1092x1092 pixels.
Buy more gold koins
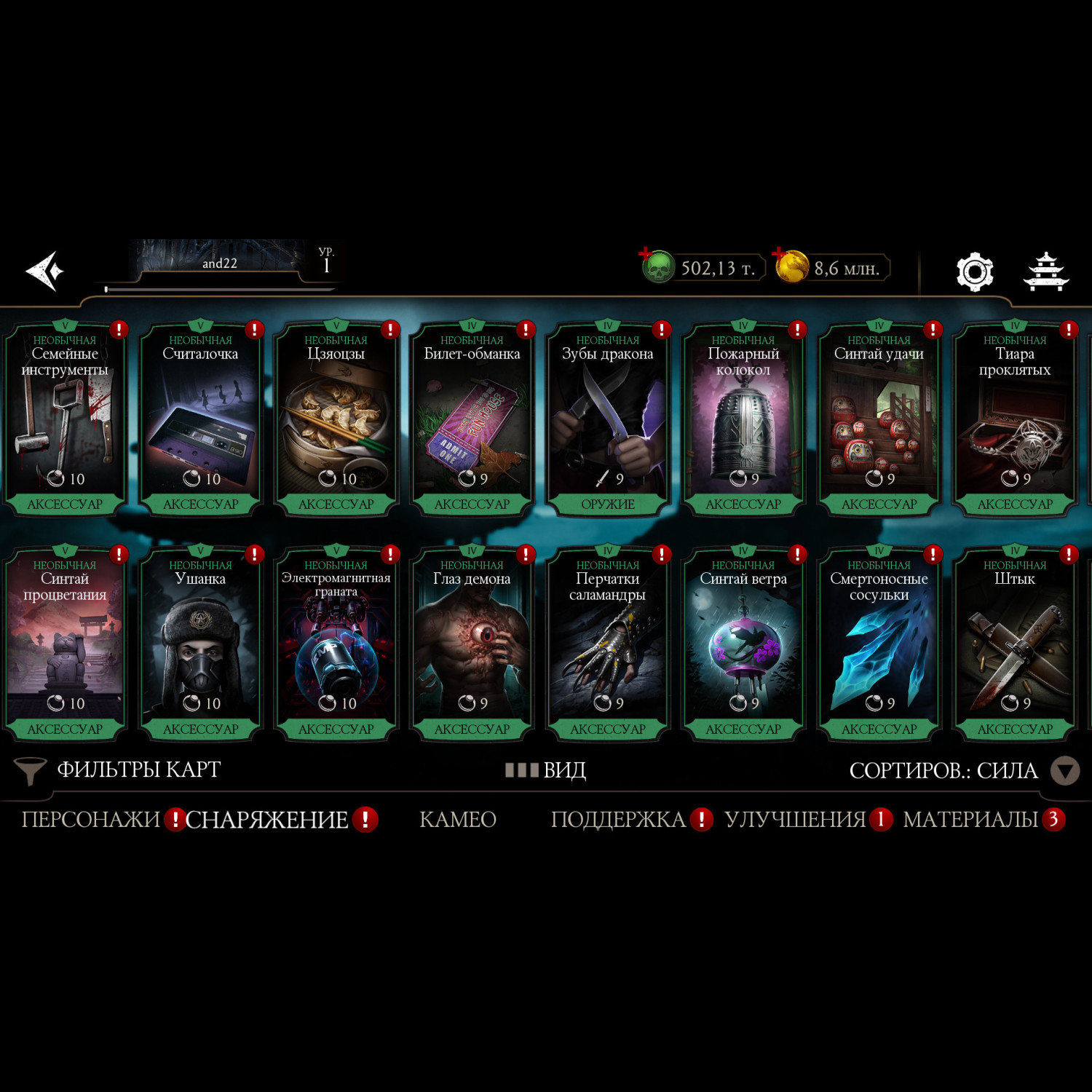coord(791,266)
